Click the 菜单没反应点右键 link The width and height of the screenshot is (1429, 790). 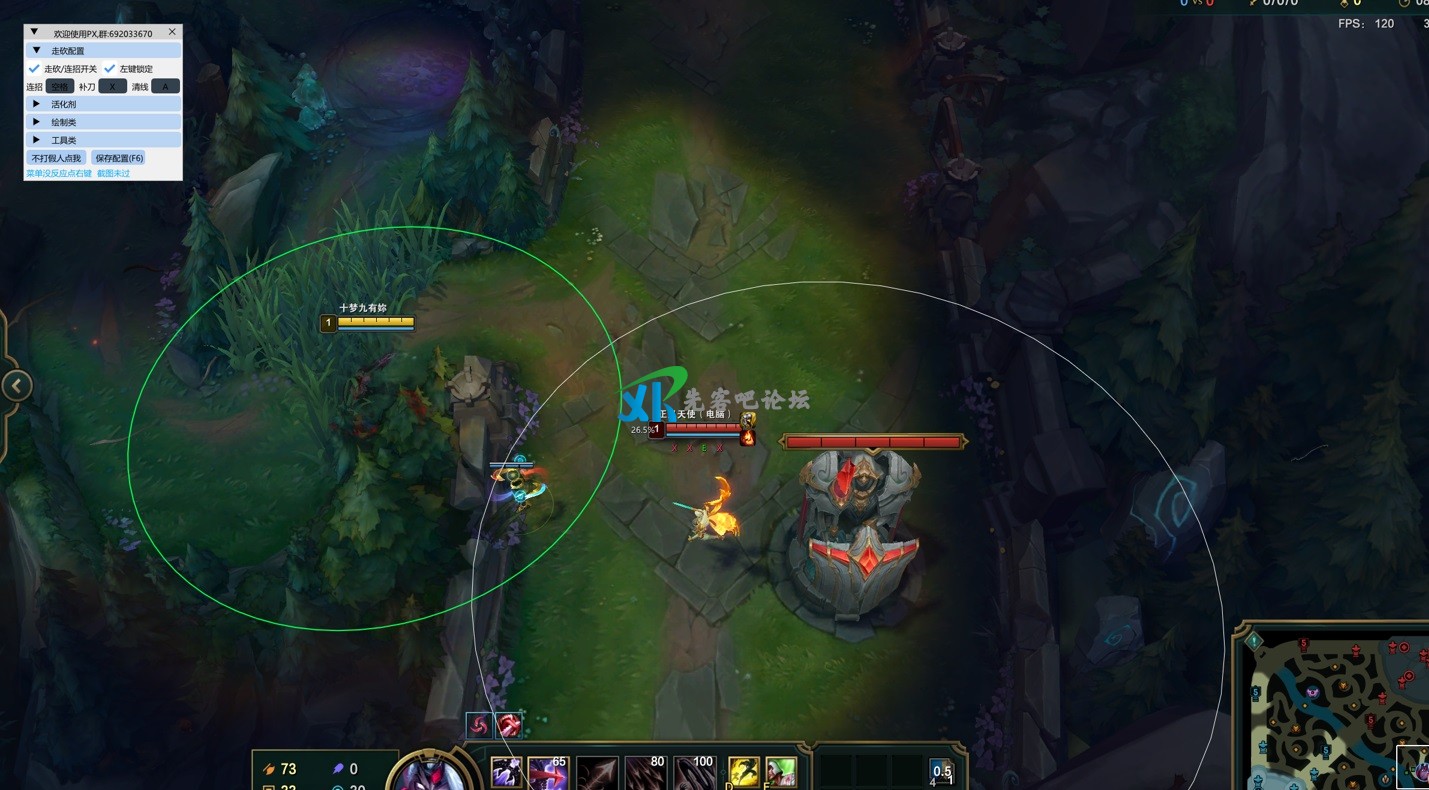[x=58, y=174]
